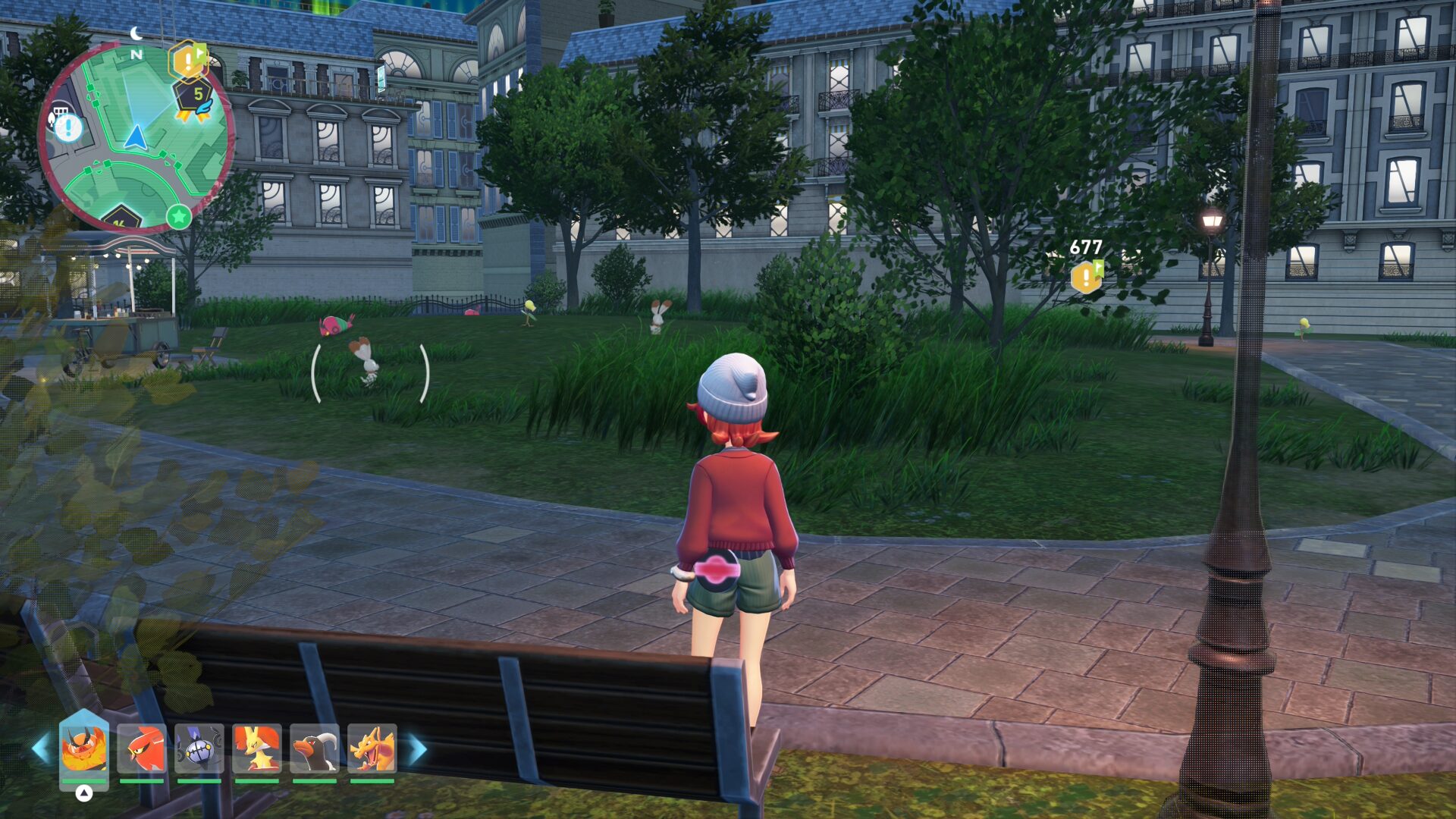Select the yellow objective marker labeled 677
Viewport: 1456px width, 819px height.
(x=1087, y=277)
